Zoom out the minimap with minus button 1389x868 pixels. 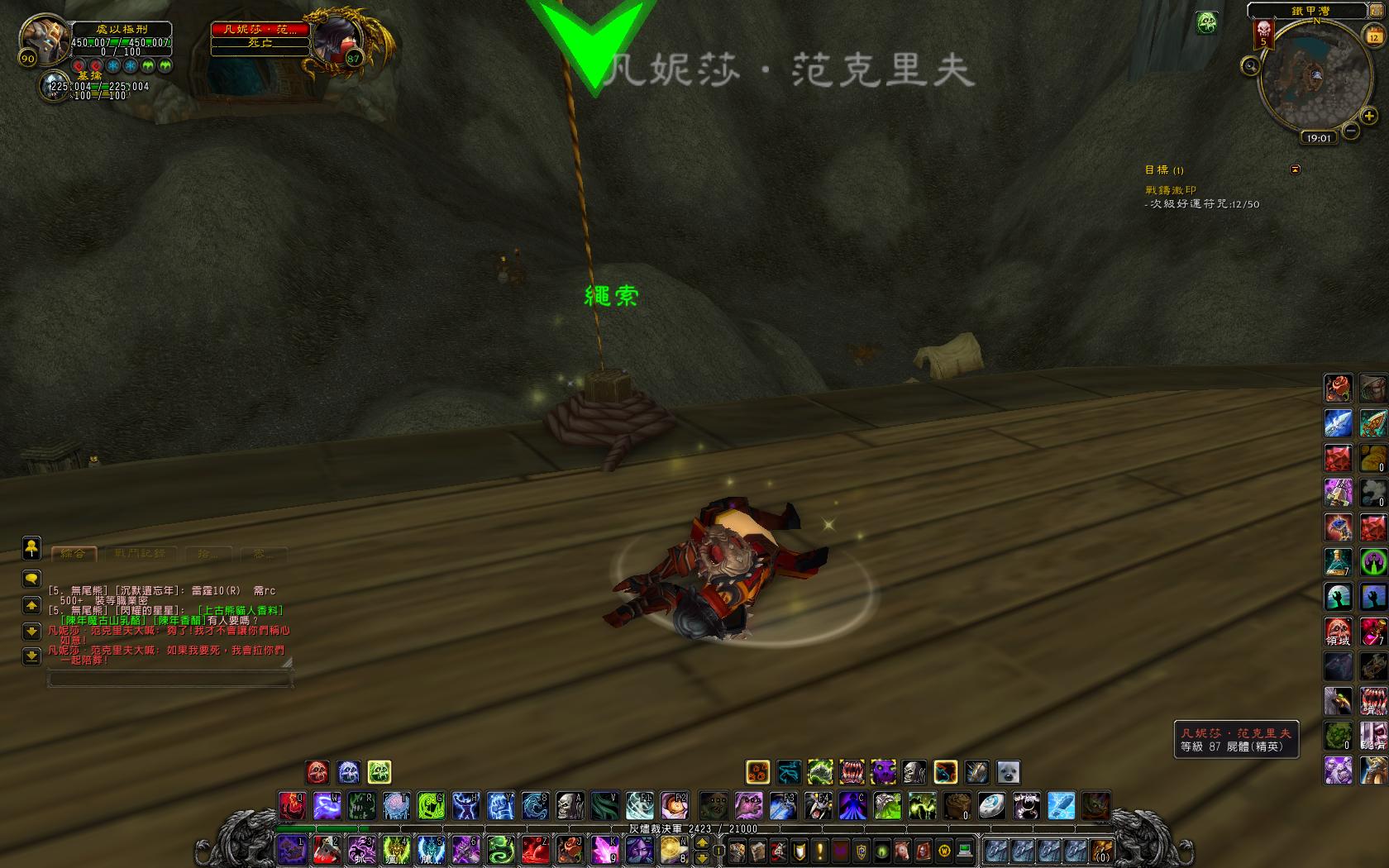pos(1351,131)
